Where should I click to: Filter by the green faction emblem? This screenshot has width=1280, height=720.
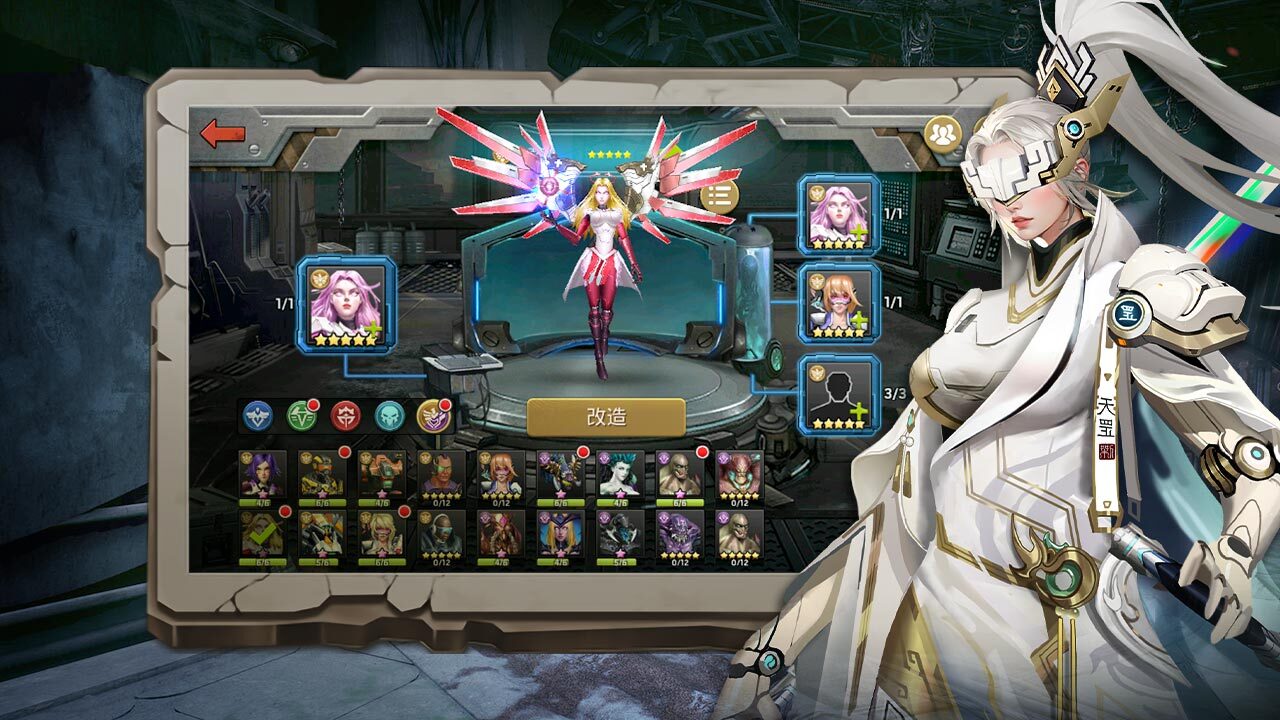pyautogui.click(x=301, y=416)
